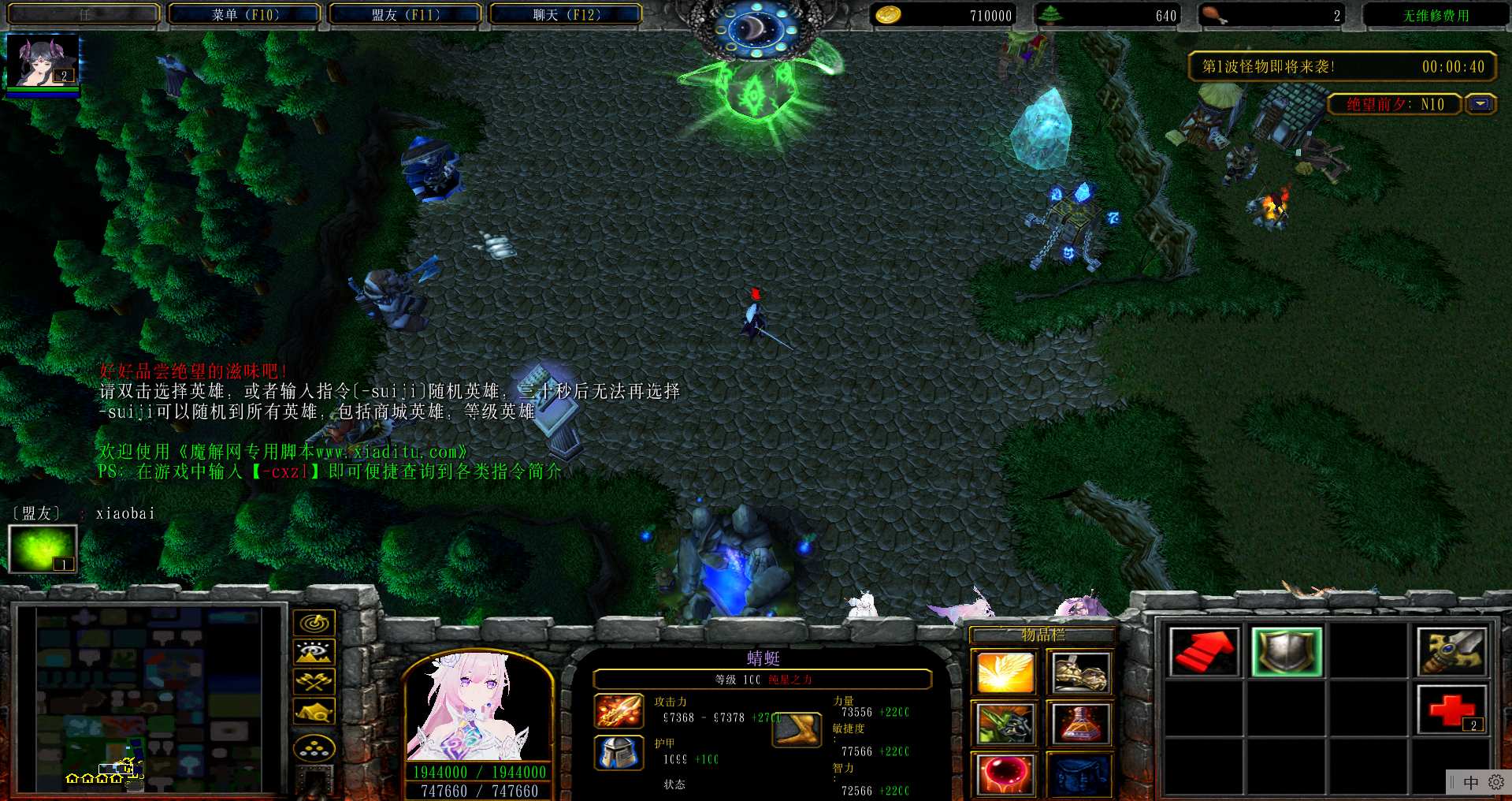Select the hero portrait icon in the top-left
This screenshot has height=801, width=1512.
point(43,61)
